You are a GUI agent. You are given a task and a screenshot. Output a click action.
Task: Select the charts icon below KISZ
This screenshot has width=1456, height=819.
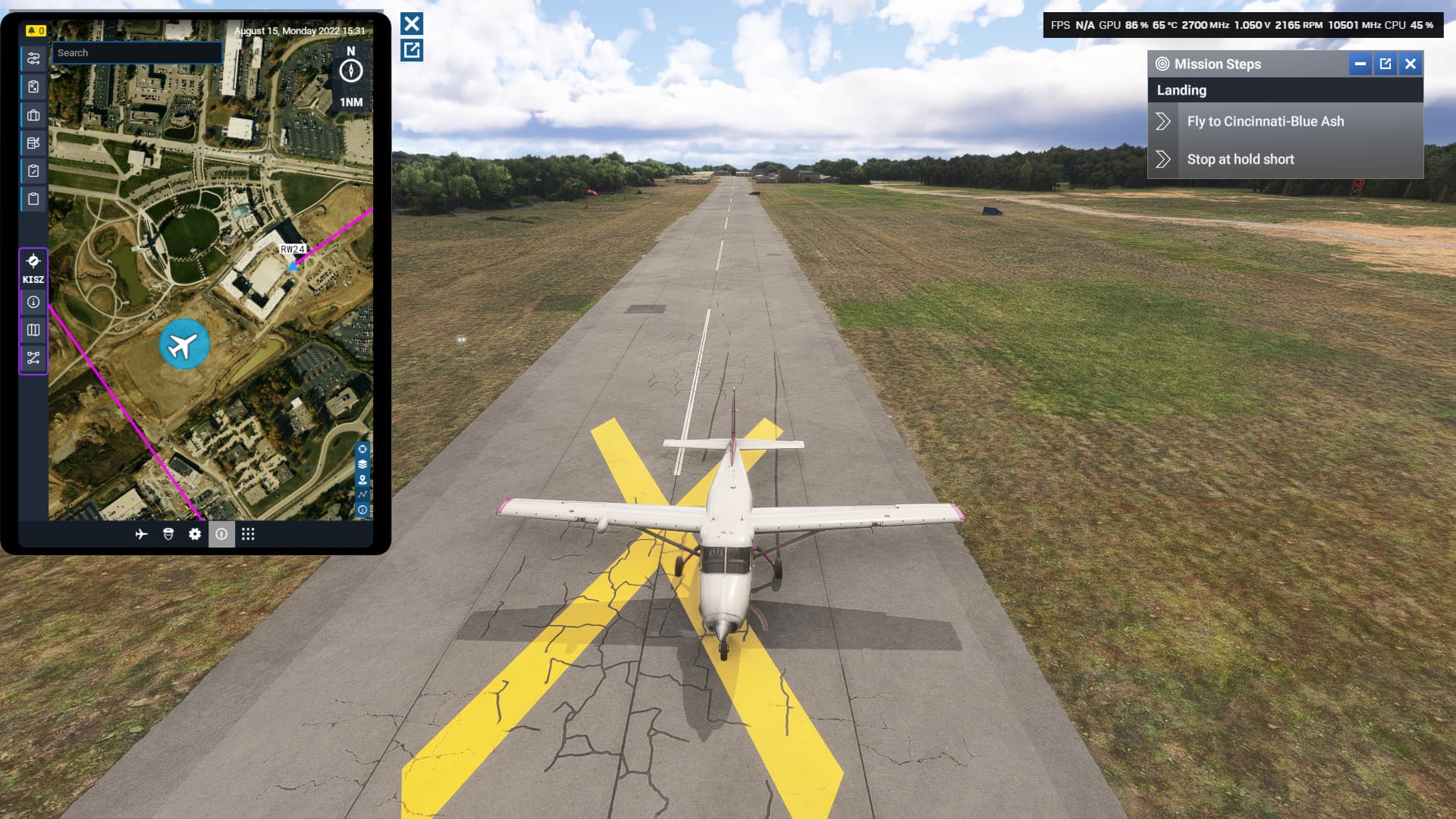coord(33,330)
